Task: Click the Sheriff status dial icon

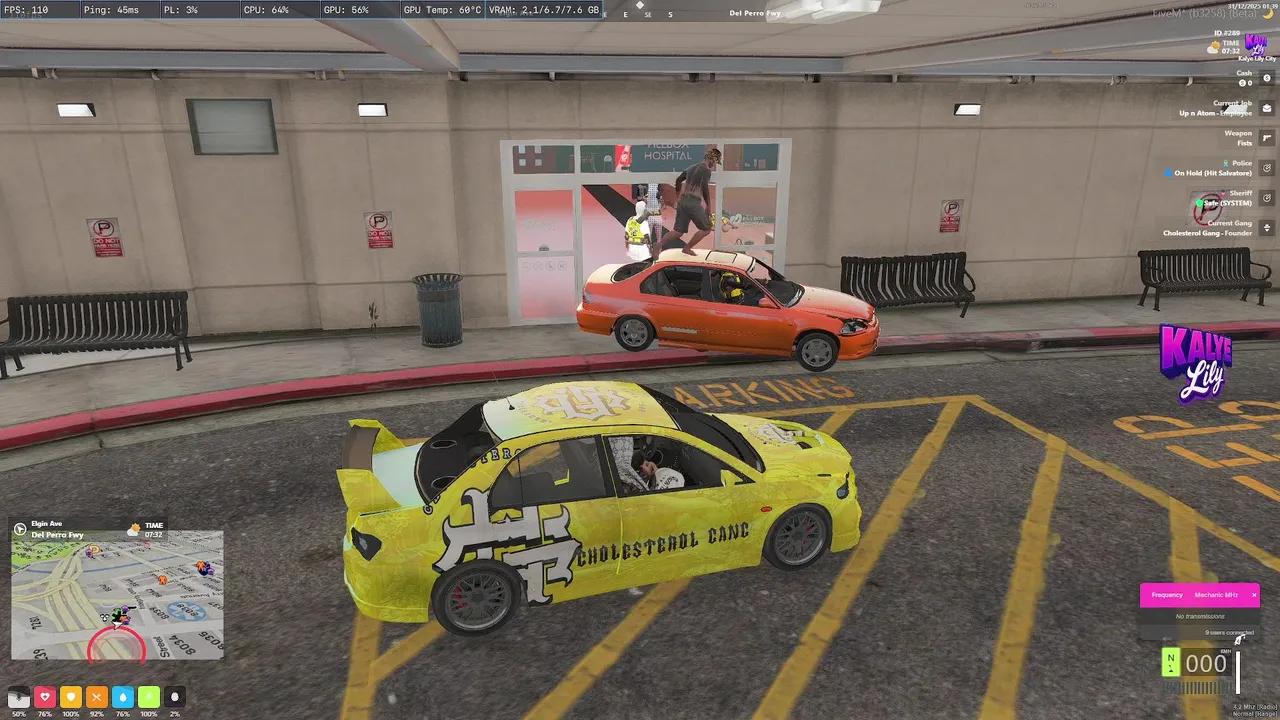Action: tap(1266, 196)
